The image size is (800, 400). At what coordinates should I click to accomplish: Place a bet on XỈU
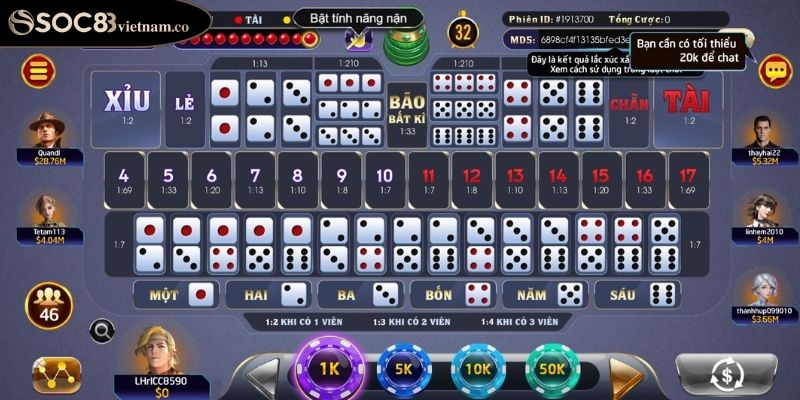pyautogui.click(x=126, y=105)
